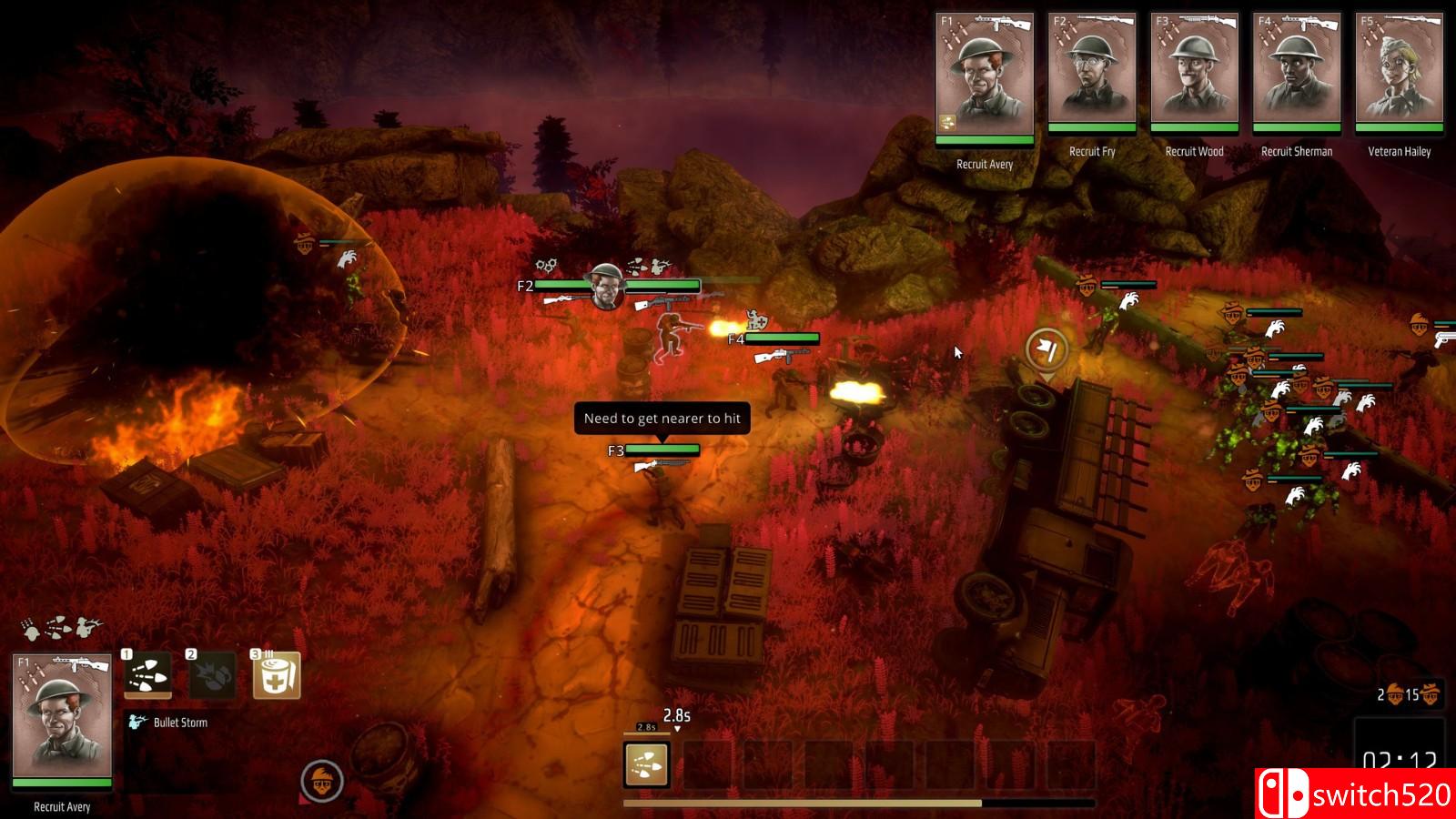Screen dimensions: 1456x819
Task: Select Veteran Hailey's portrait card
Action: (x=1400, y=71)
